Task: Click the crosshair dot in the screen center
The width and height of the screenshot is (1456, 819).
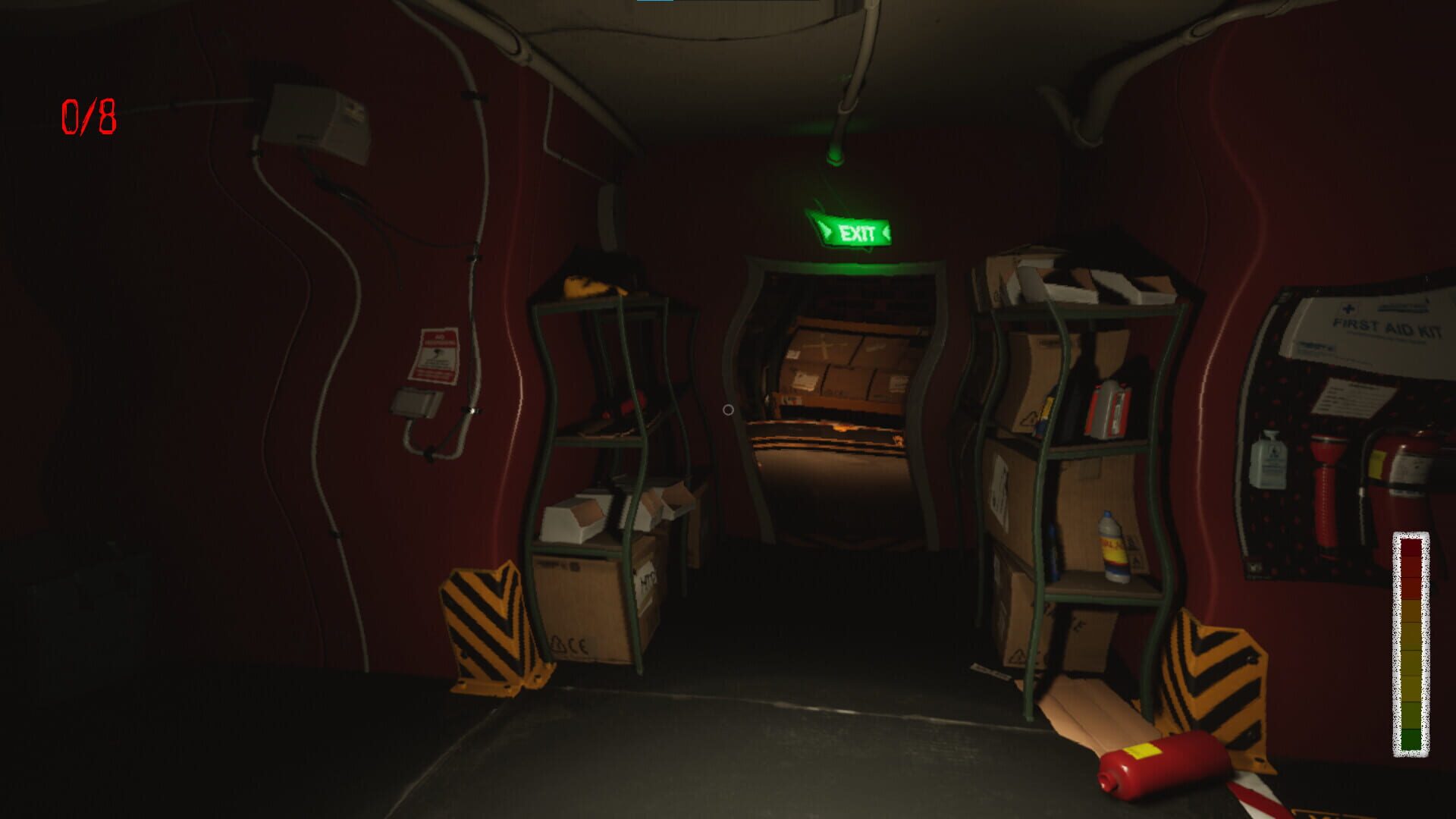Action: coord(728,409)
